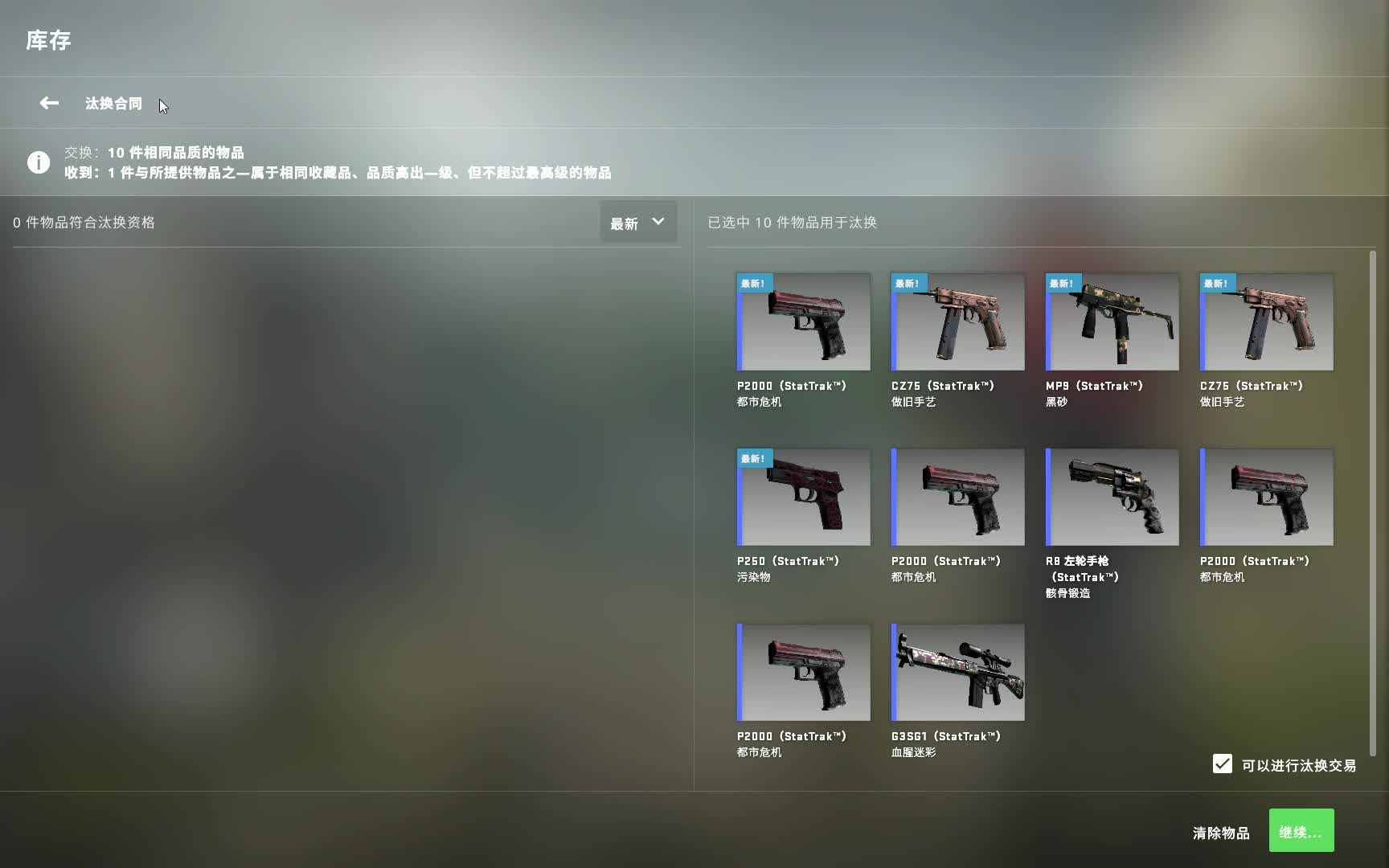Image resolution: width=1389 pixels, height=868 pixels.
Task: Select the CZ75 StatTrak 做旧手艺 in top row
Action: tap(957, 321)
